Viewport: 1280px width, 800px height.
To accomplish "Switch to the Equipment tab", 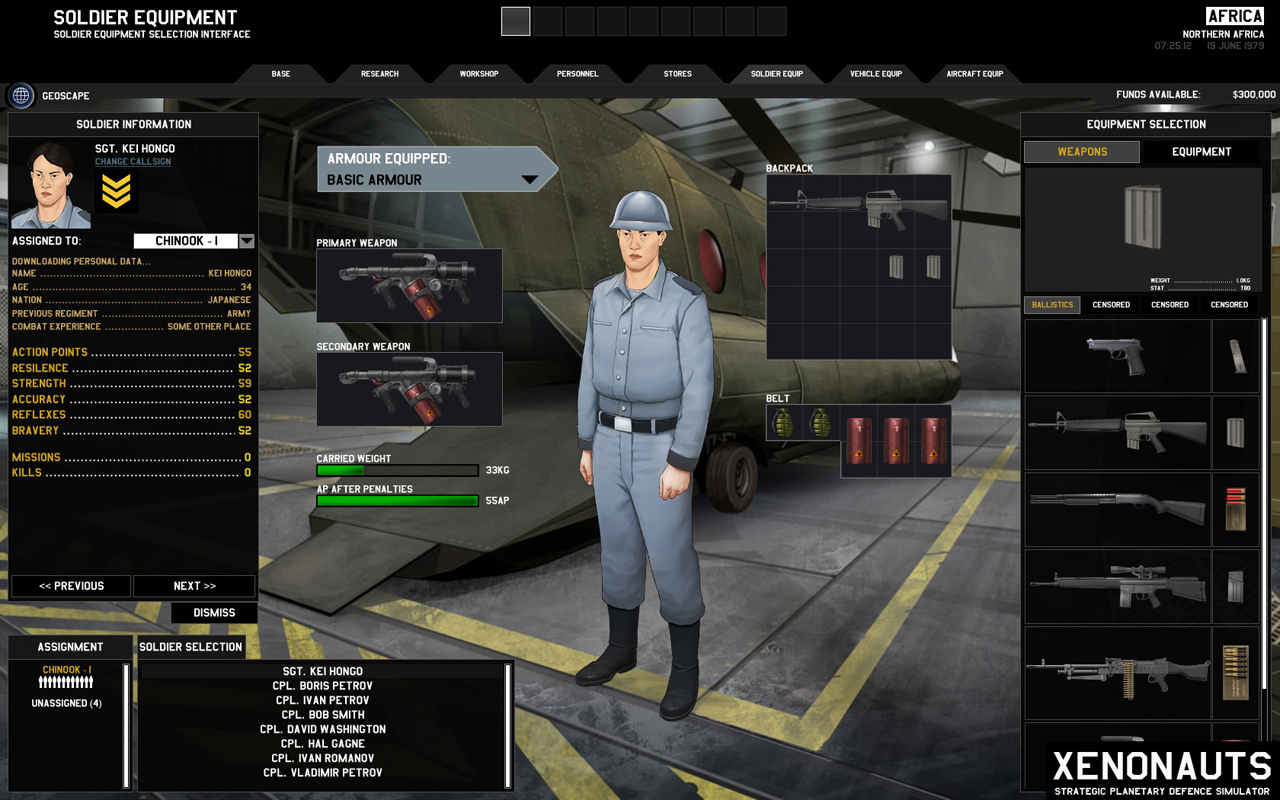I will coord(1202,151).
